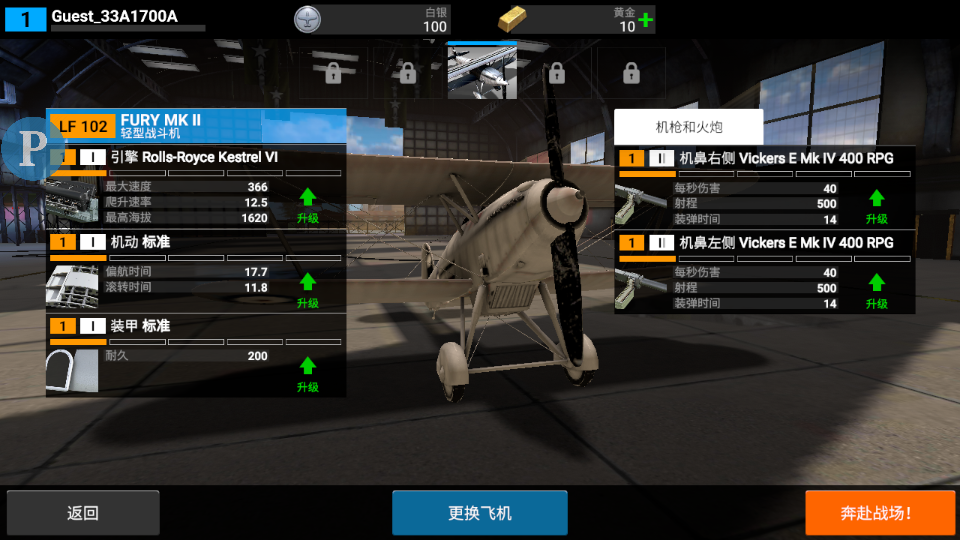
Task: Open the 更换飞机 change plane screen
Action: click(x=479, y=513)
